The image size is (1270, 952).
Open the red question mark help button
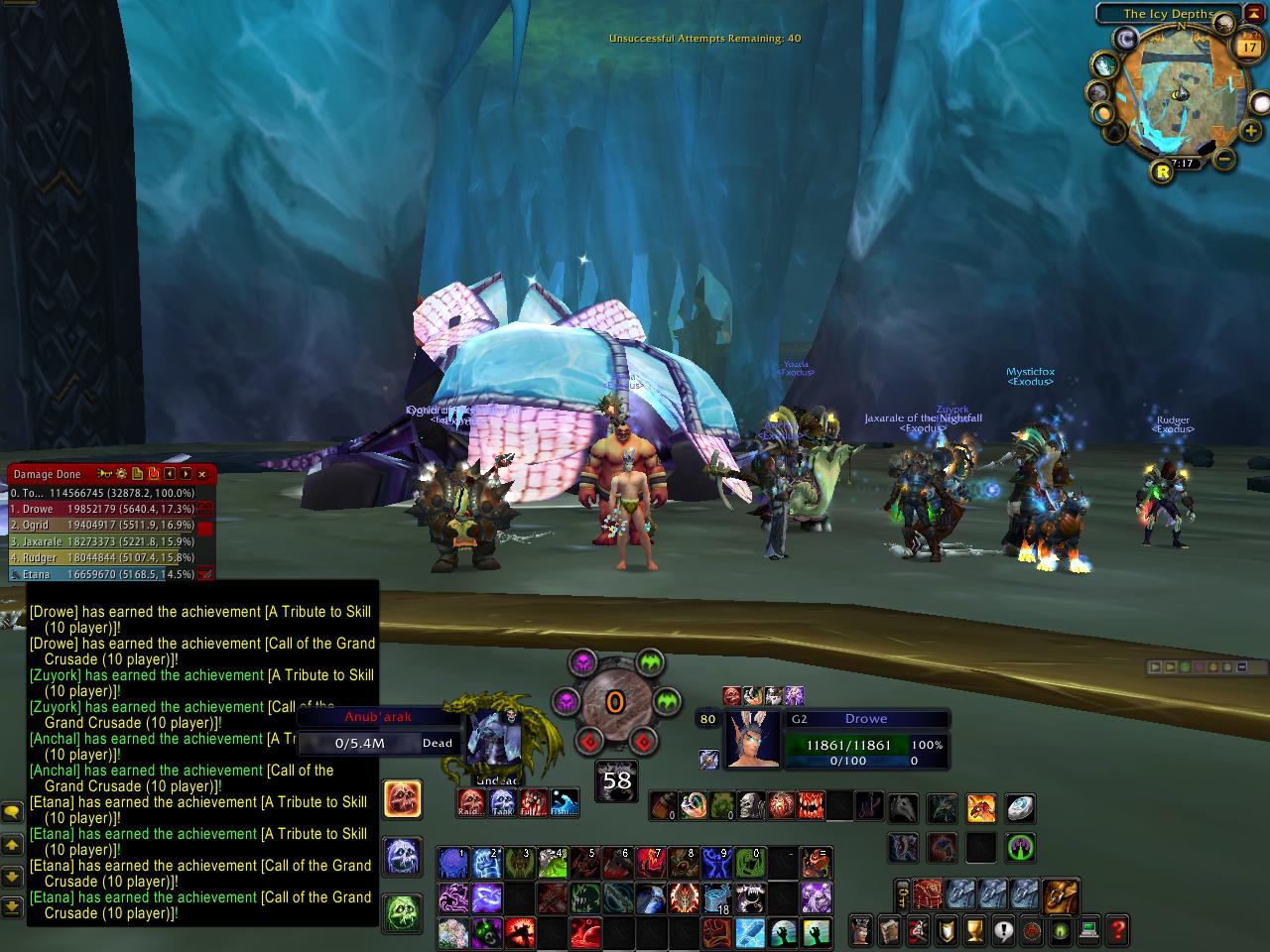(1118, 930)
